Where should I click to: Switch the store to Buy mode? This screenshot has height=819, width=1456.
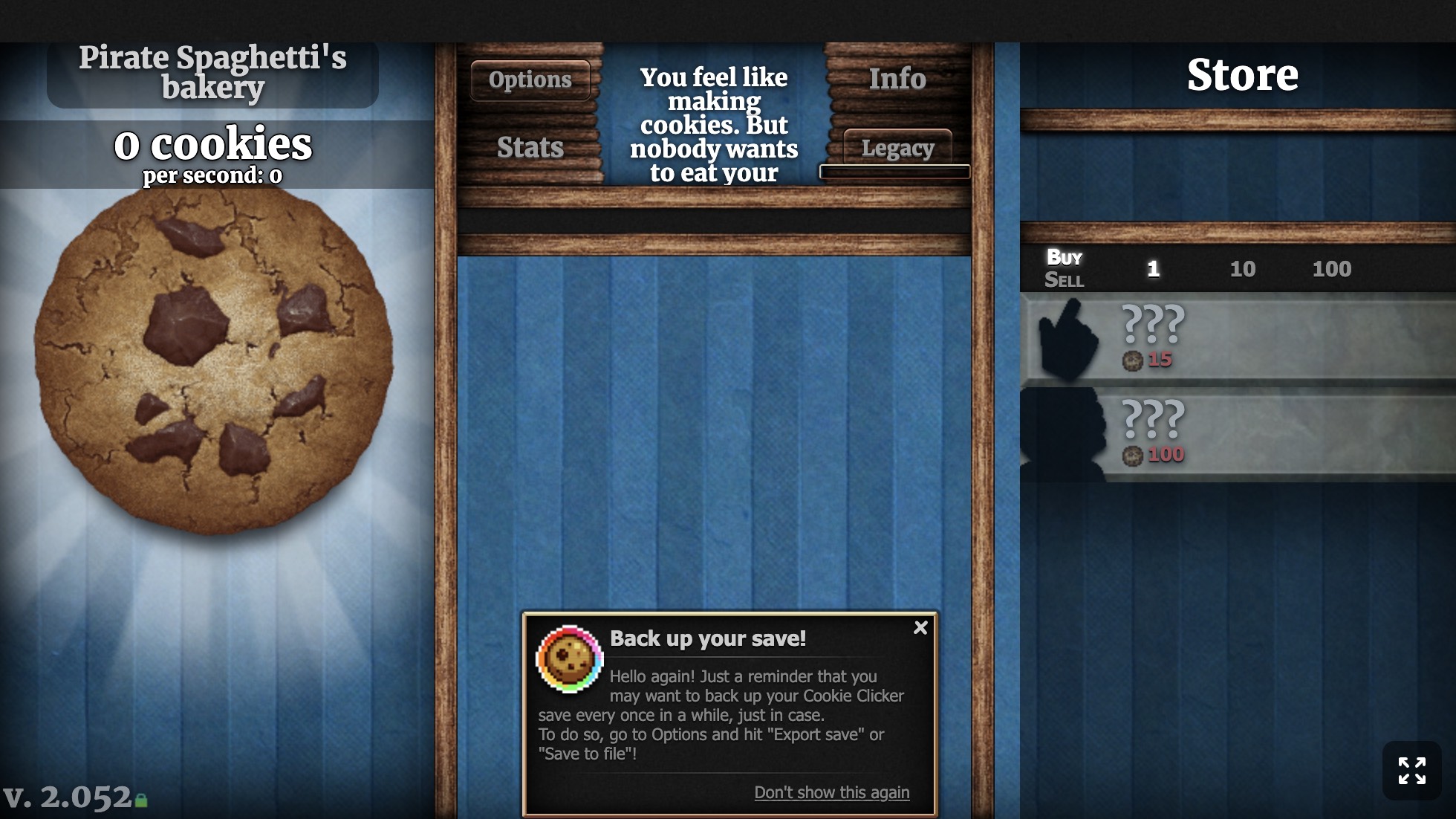coord(1064,257)
